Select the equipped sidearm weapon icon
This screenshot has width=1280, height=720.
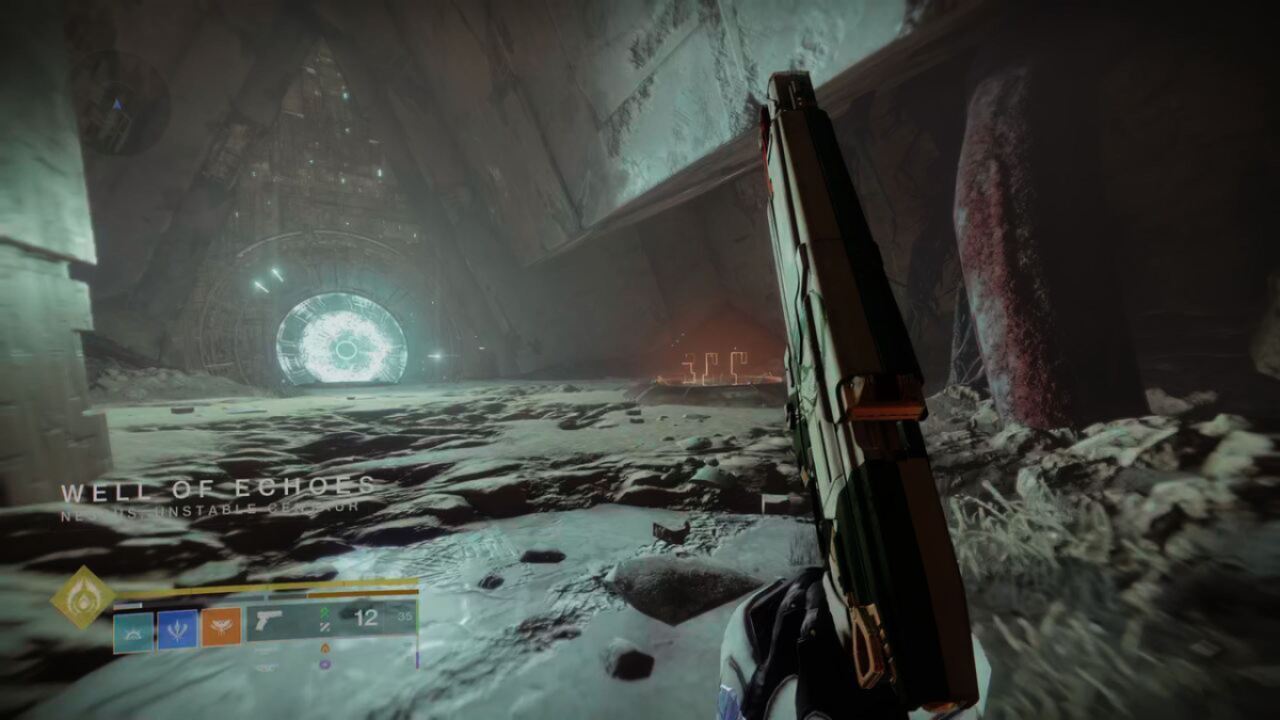pyautogui.click(x=270, y=621)
